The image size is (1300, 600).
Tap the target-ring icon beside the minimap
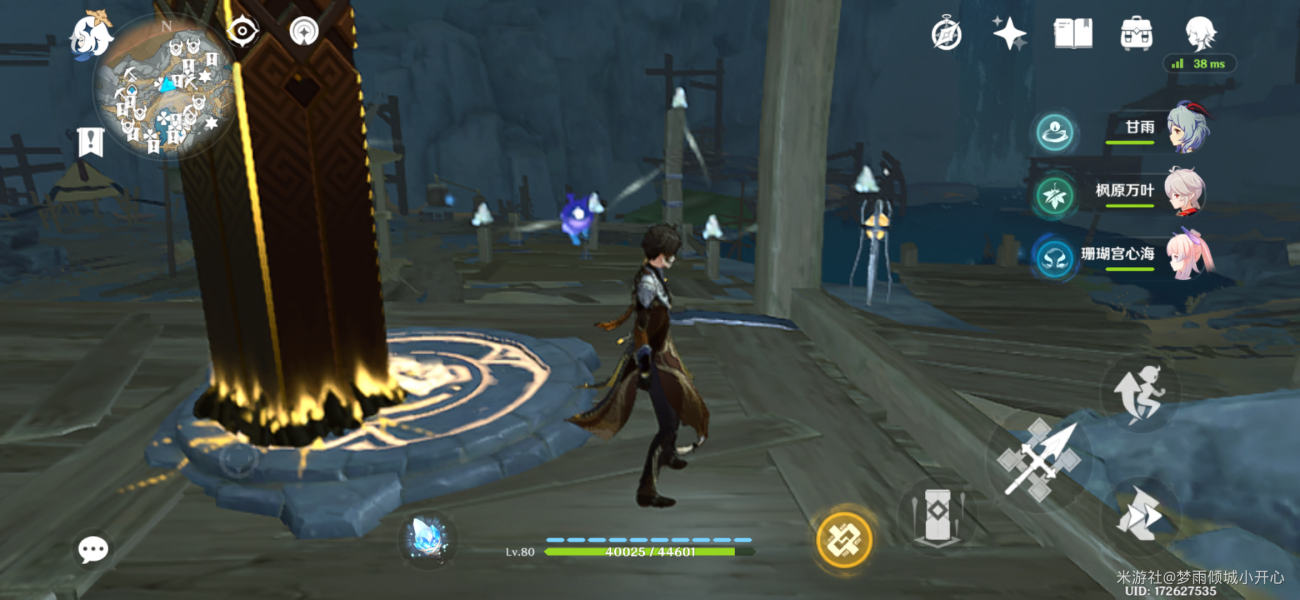(242, 31)
